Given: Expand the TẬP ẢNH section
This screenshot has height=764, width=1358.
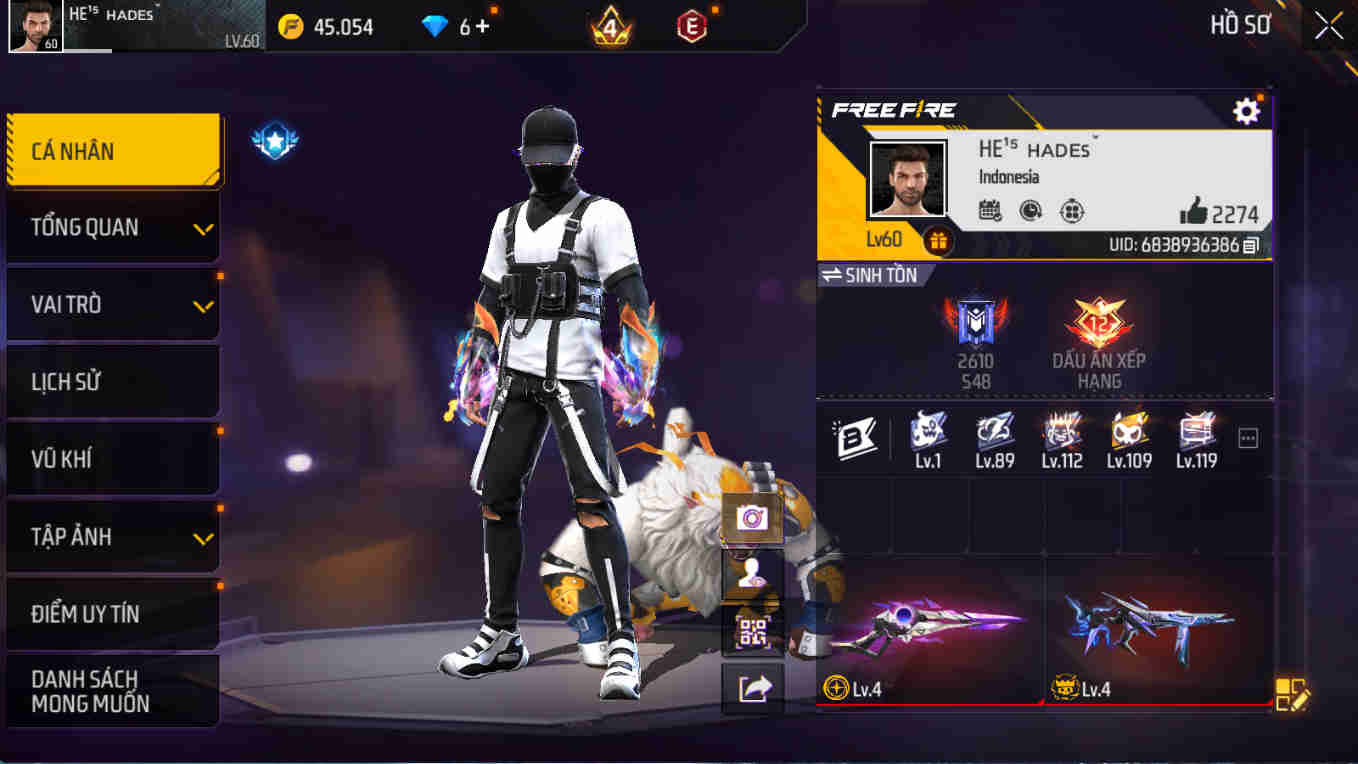Looking at the screenshot, I should pos(112,536).
